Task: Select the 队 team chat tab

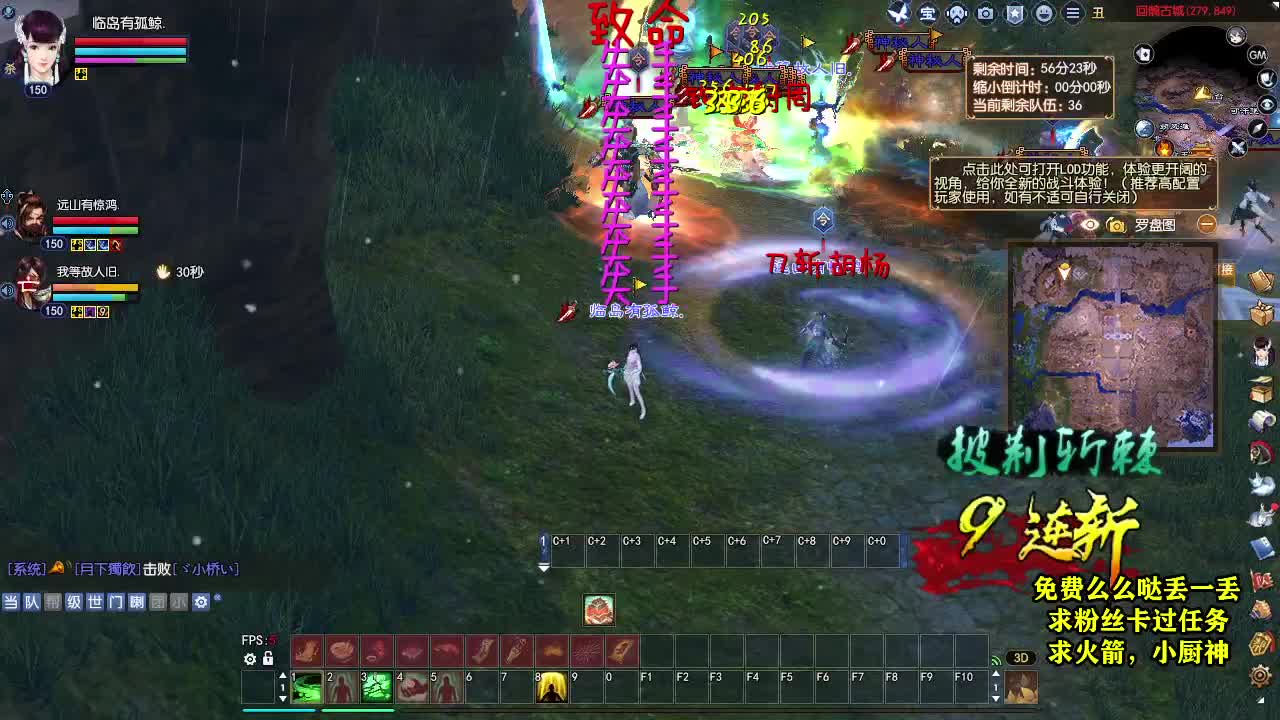Action: point(32,602)
